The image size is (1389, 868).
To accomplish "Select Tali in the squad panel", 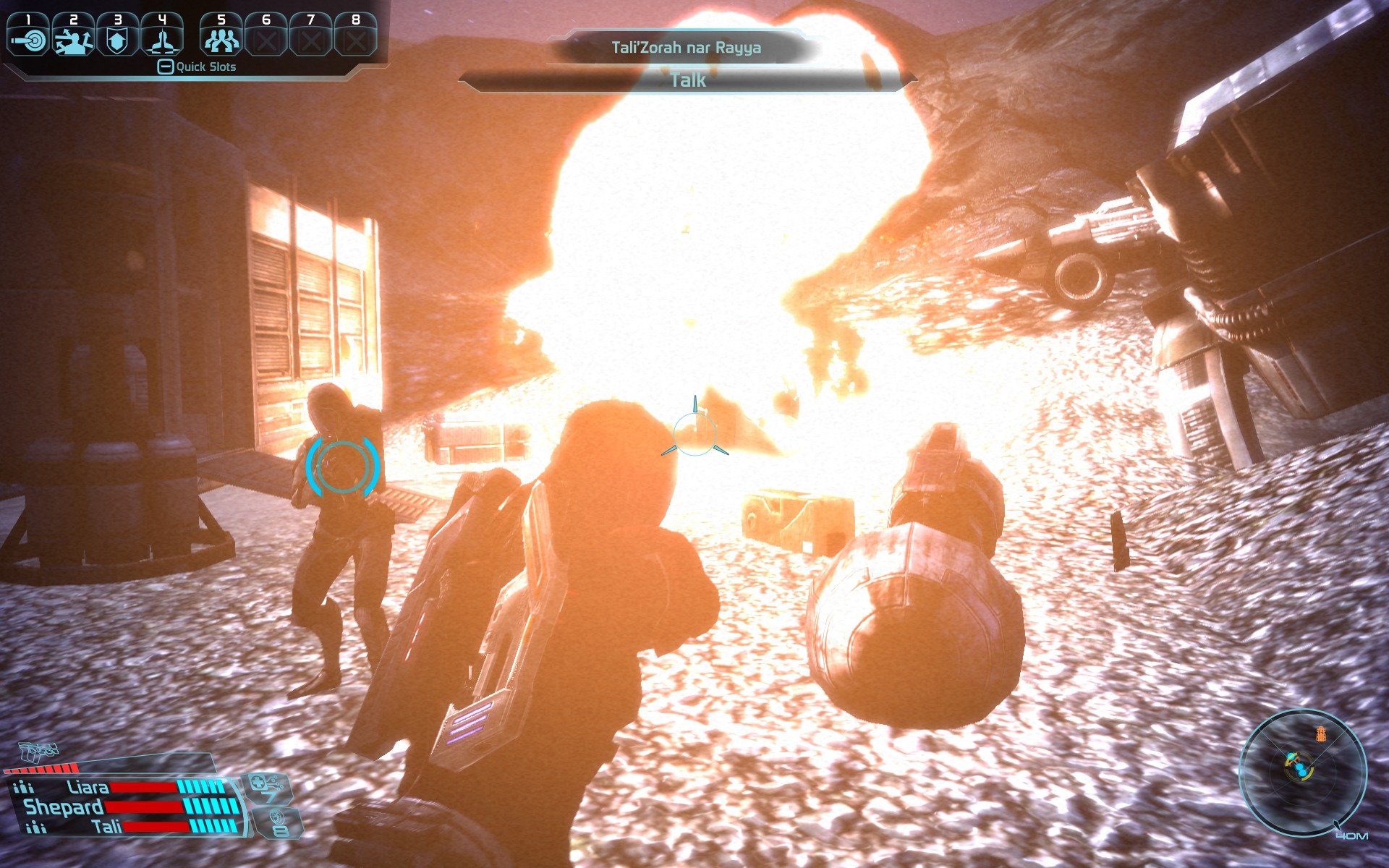I will (x=107, y=826).
